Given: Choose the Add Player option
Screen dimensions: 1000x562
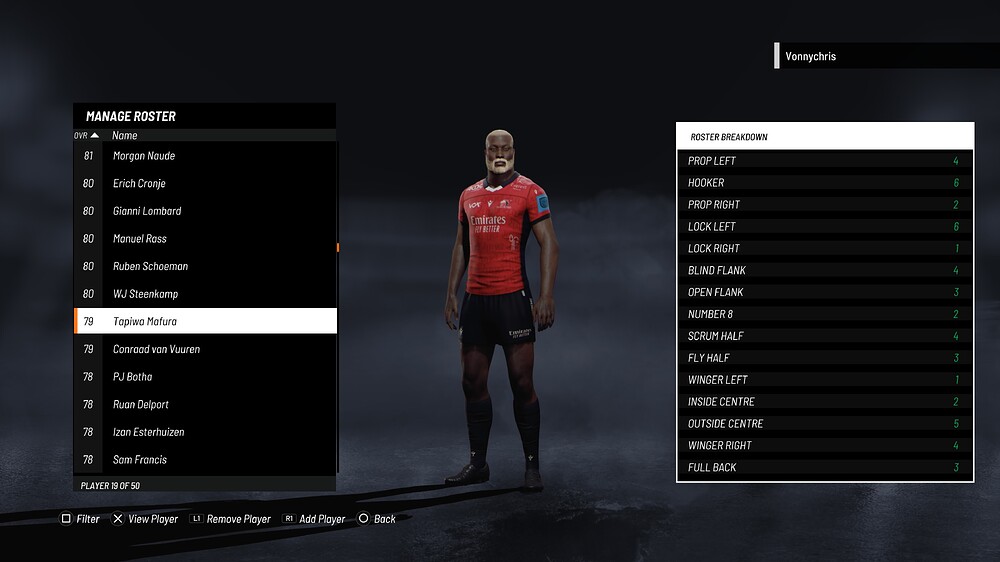Looking at the screenshot, I should pos(314,519).
